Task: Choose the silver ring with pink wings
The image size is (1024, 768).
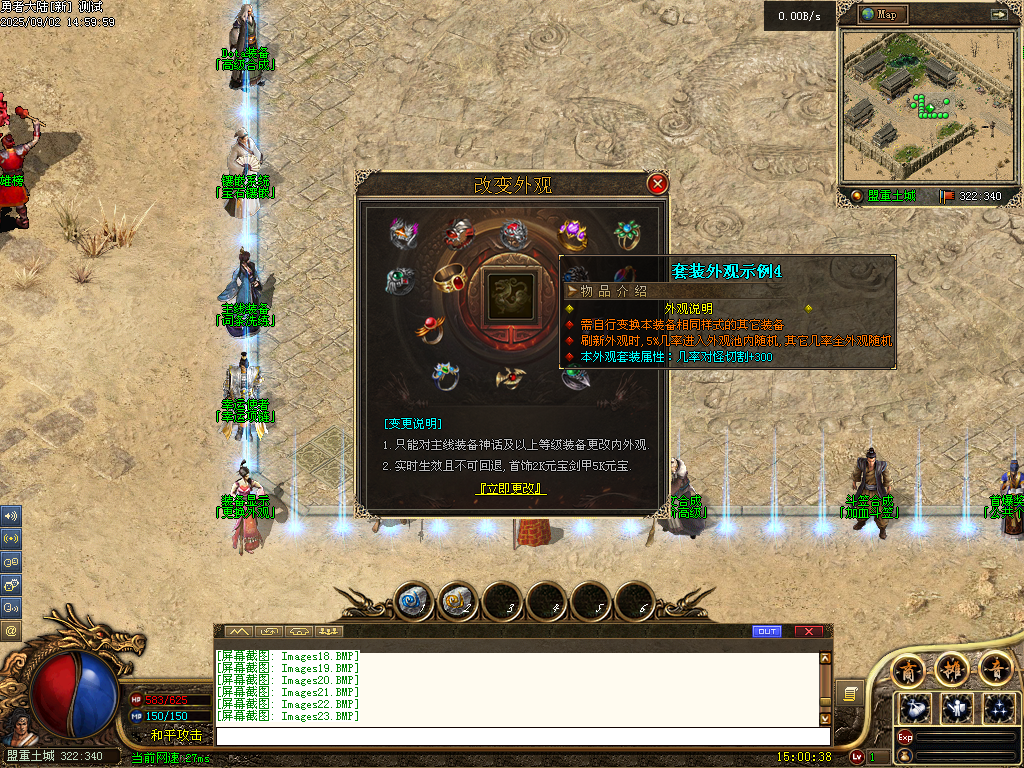Action: pos(403,233)
